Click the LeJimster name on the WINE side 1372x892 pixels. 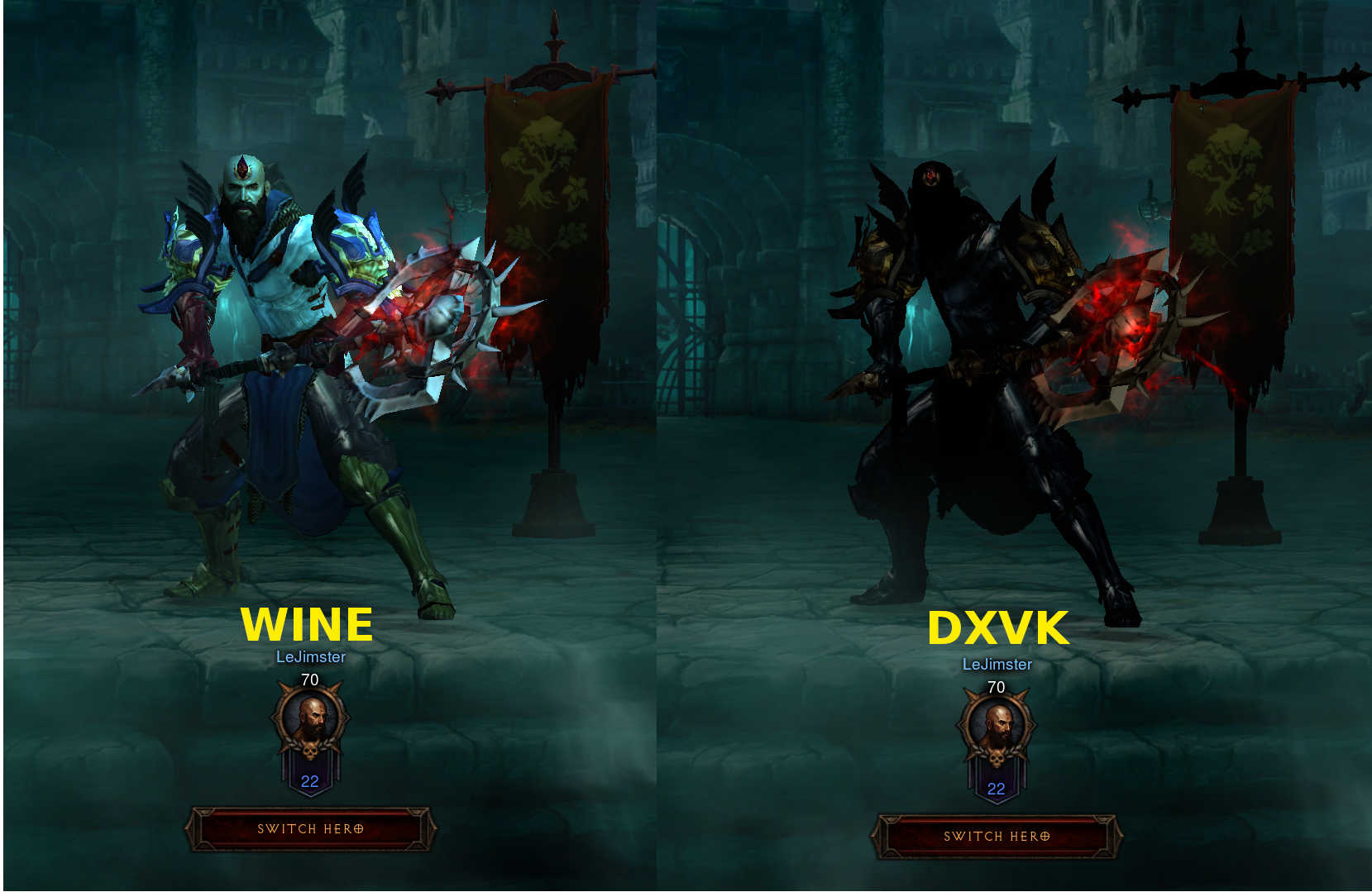pyautogui.click(x=310, y=658)
